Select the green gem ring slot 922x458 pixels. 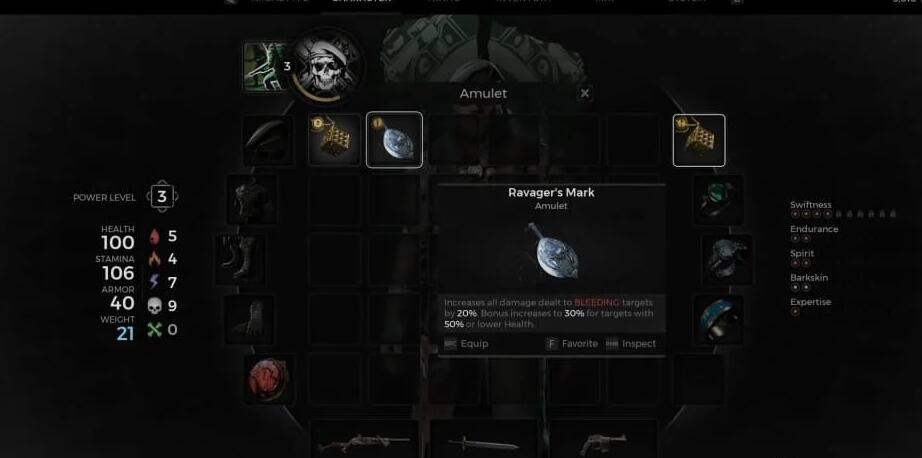[x=719, y=200]
